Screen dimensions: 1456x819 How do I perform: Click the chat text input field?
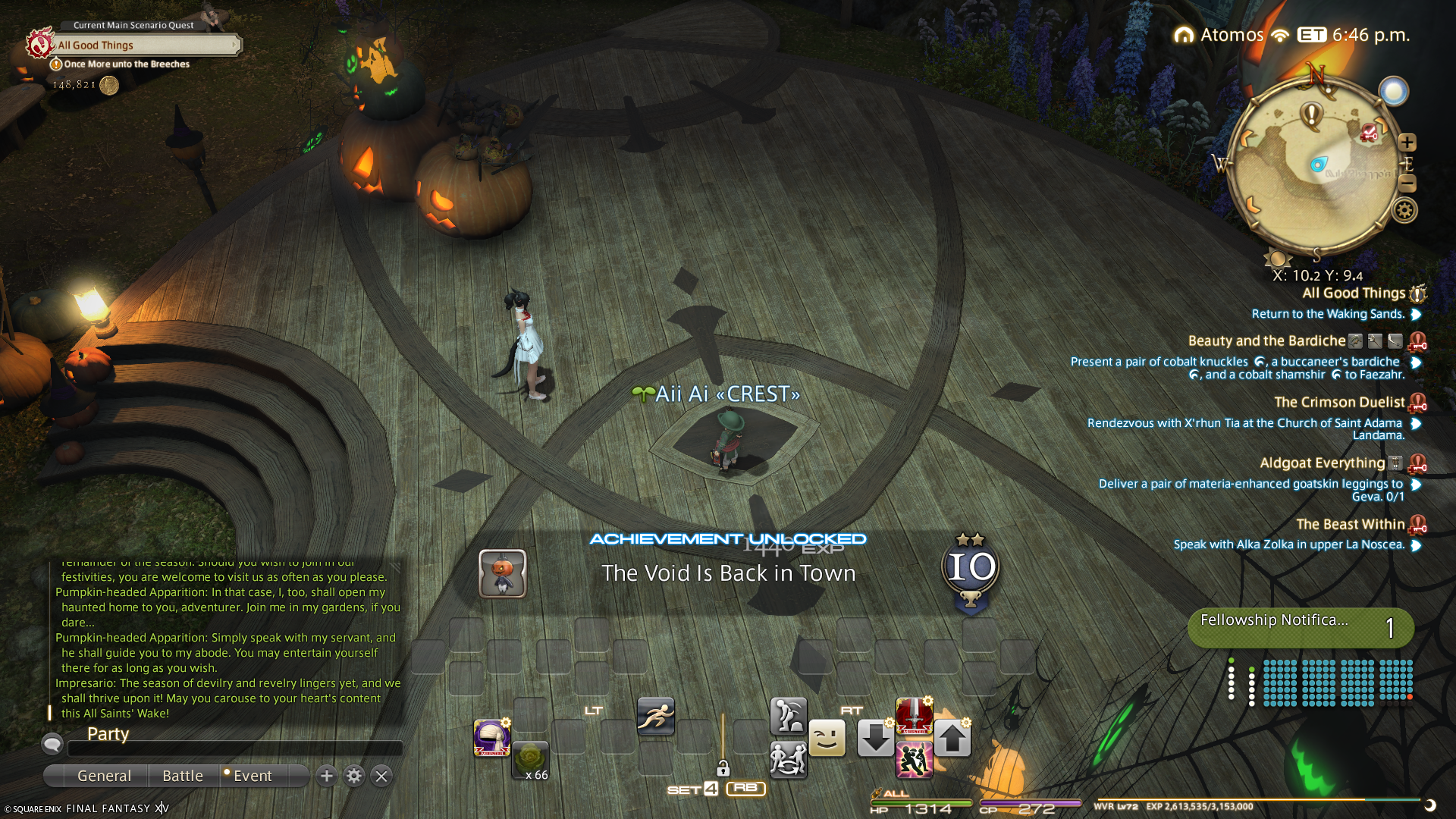click(235, 749)
